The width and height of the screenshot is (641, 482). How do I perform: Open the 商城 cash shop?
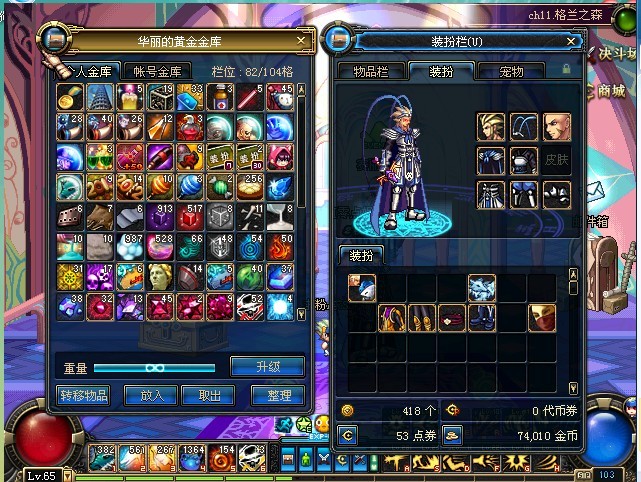(x=608, y=90)
